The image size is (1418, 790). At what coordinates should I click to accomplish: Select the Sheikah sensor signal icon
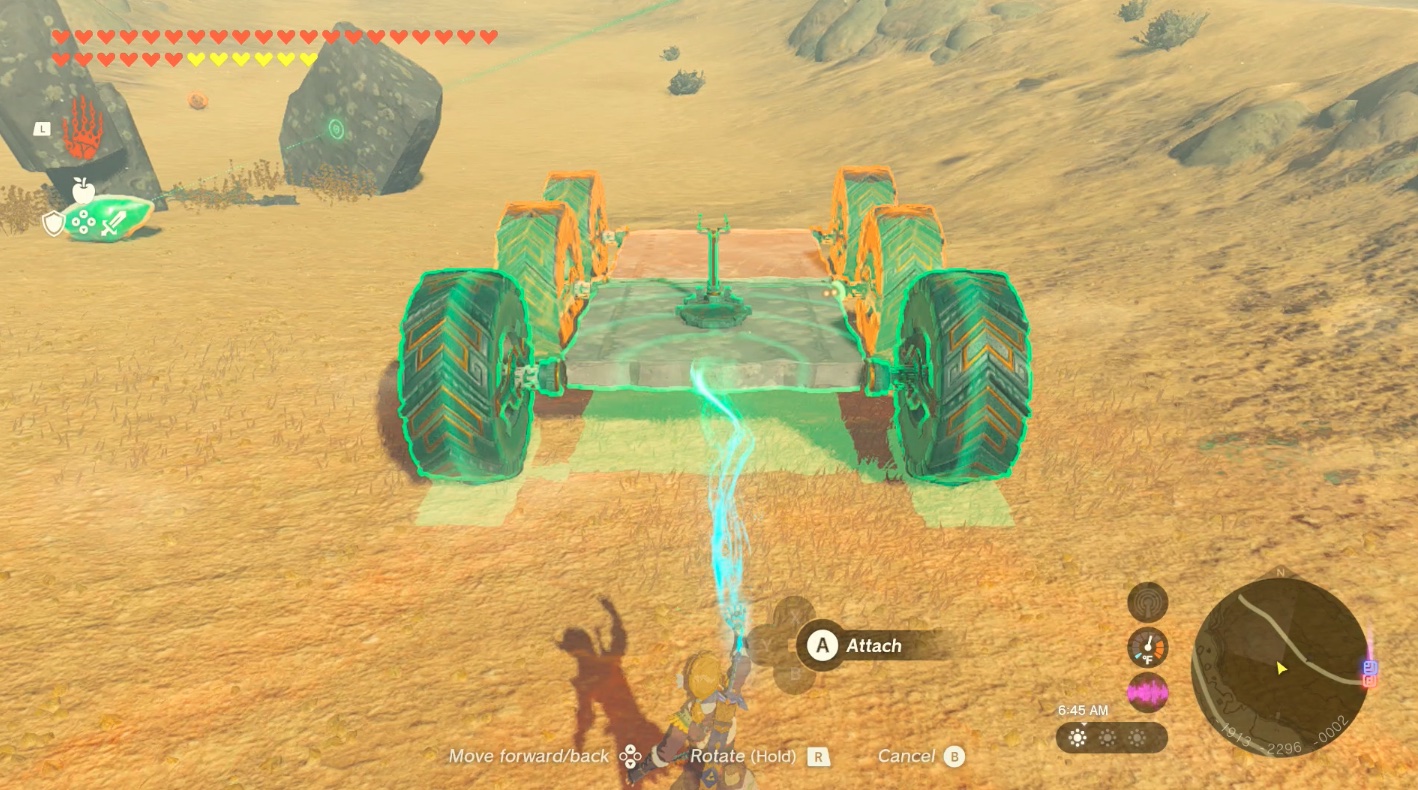coord(1147,602)
